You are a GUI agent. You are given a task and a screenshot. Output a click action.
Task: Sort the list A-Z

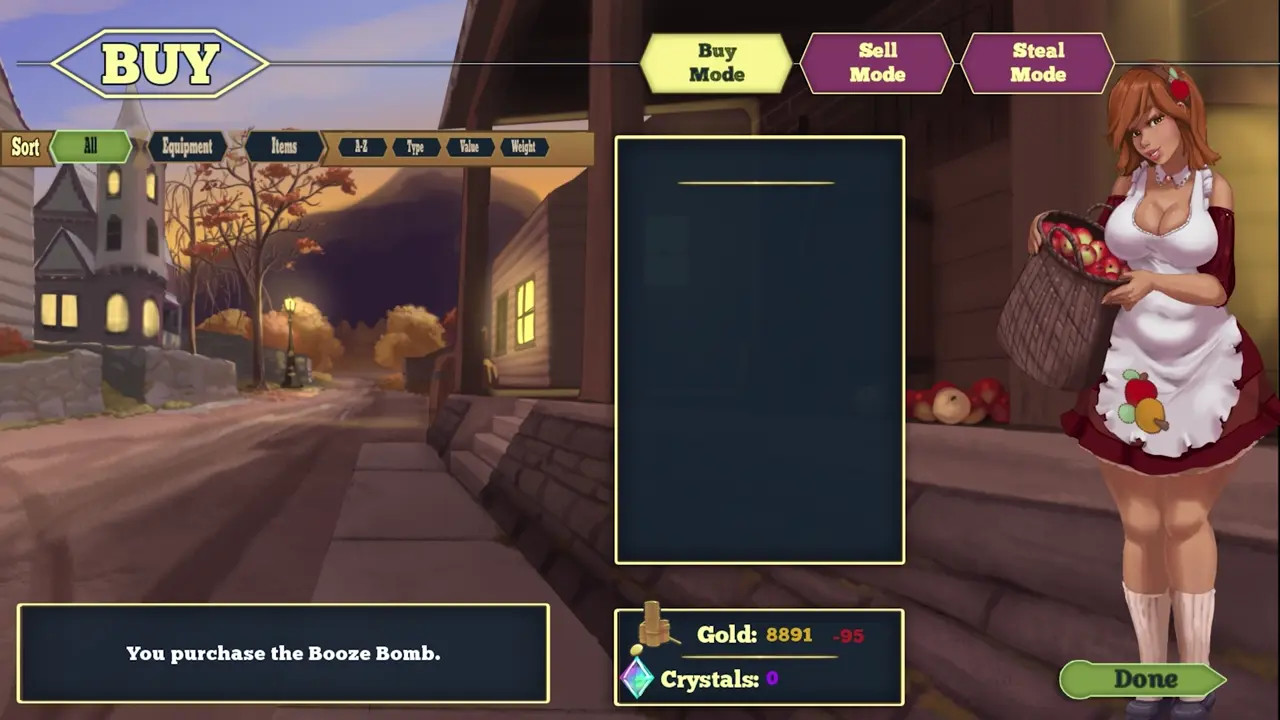click(x=361, y=147)
